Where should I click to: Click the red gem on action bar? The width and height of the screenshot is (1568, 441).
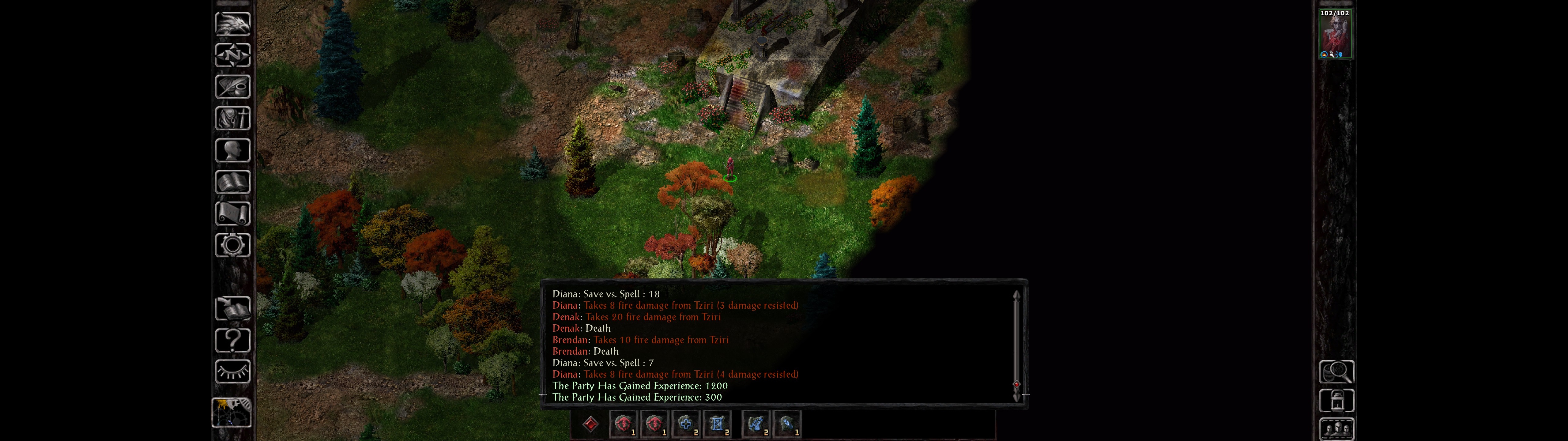[x=590, y=424]
